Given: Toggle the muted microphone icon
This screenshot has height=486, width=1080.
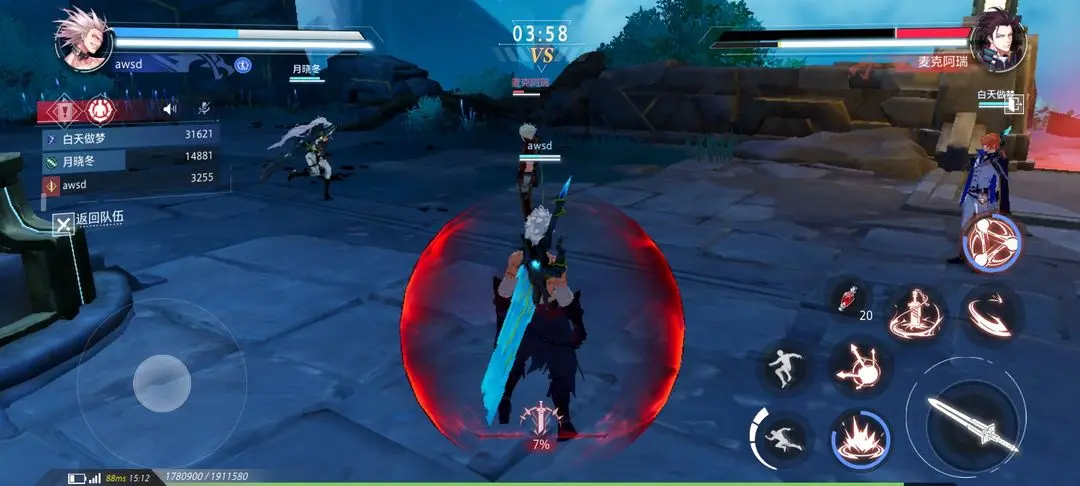Looking at the screenshot, I should 203,109.
